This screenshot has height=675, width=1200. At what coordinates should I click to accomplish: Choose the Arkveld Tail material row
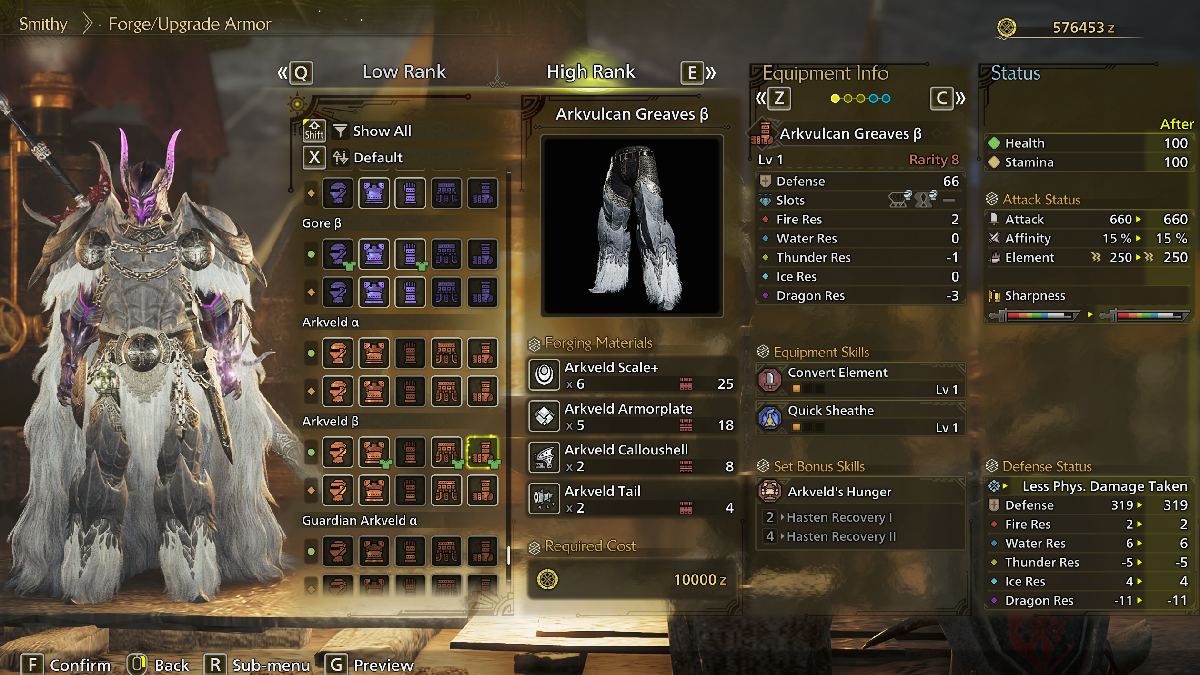coord(632,498)
